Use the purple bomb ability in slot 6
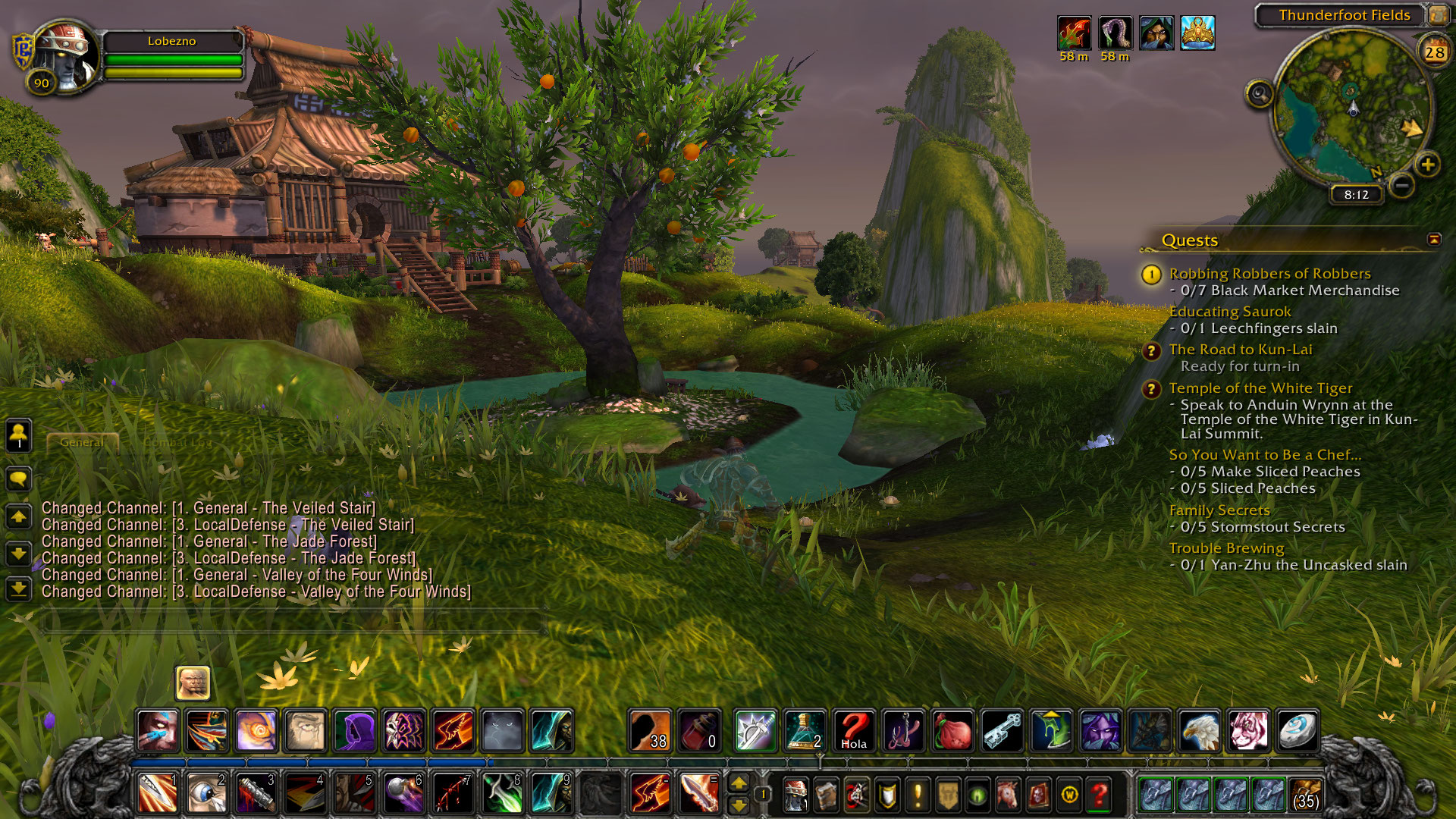Screen dimensions: 1456x819 click(x=403, y=794)
